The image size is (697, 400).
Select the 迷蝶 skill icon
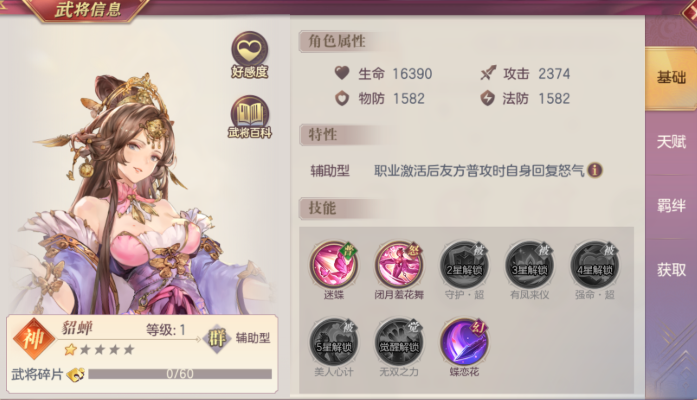[x=333, y=264]
